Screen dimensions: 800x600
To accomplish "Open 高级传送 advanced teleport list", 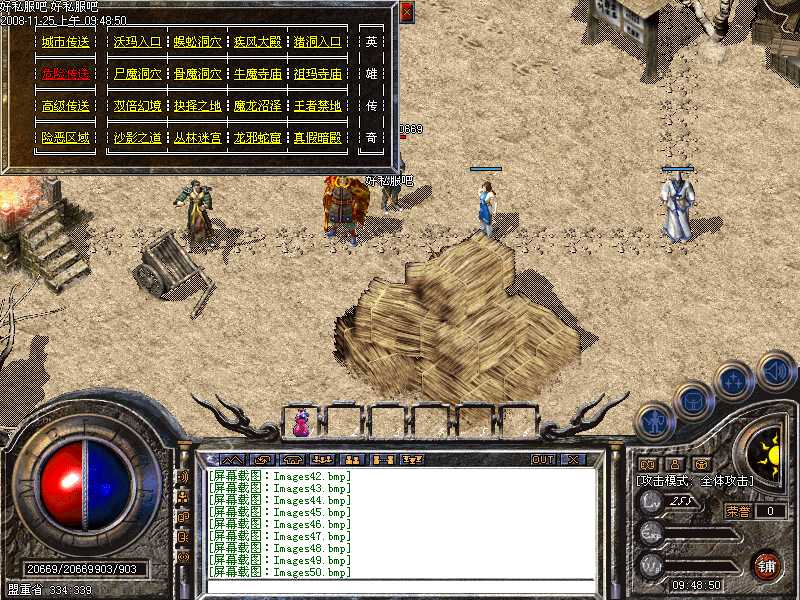I will (65, 106).
